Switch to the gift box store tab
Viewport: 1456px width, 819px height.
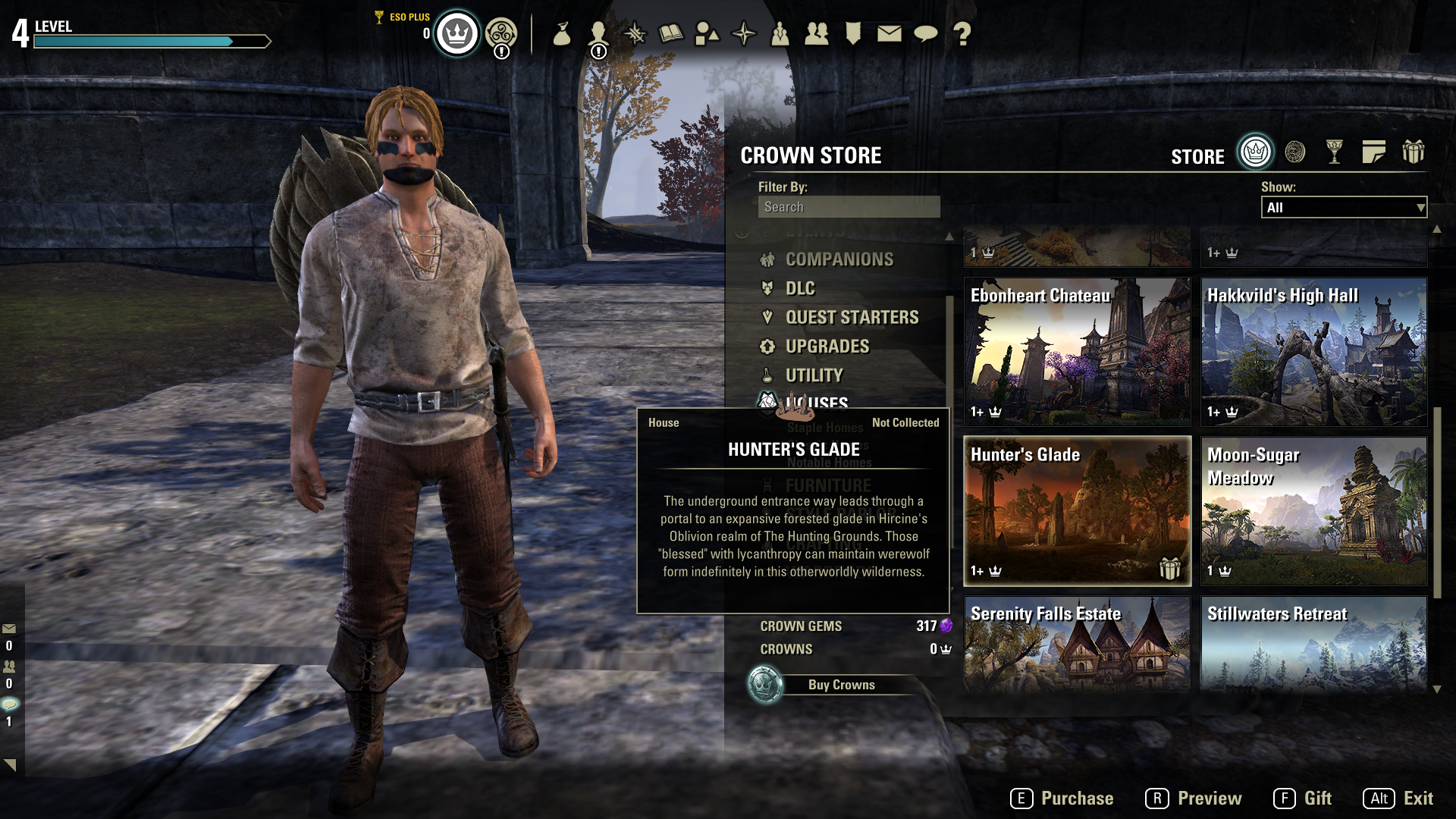point(1413,152)
